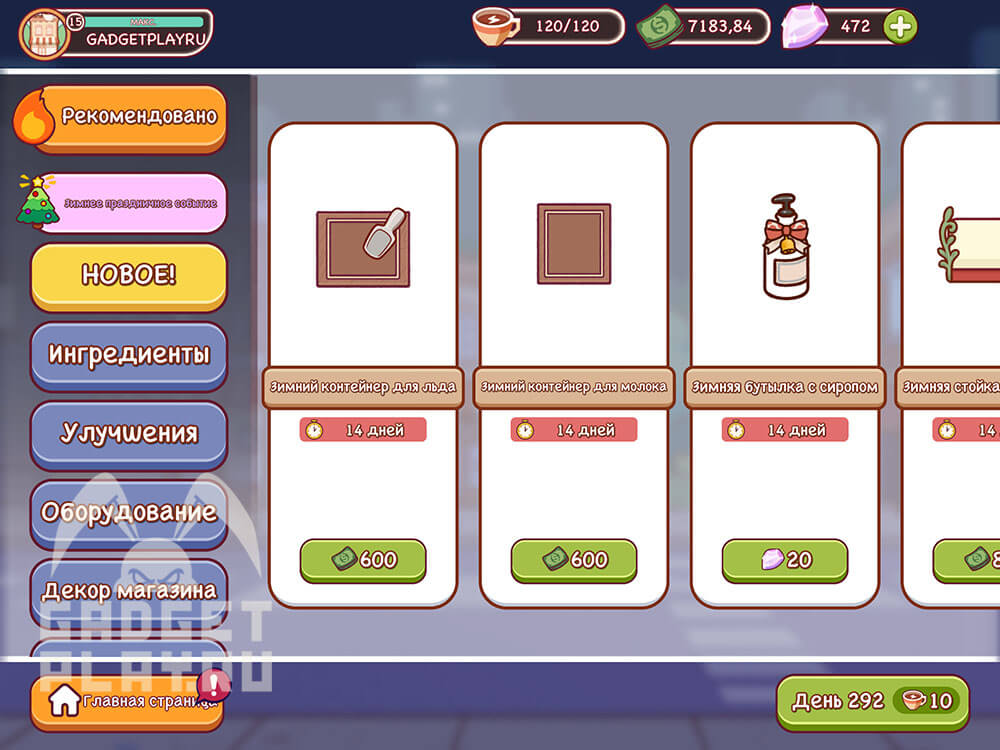Buy the winter milk container for 600
1000x750 pixels.
tap(574, 560)
